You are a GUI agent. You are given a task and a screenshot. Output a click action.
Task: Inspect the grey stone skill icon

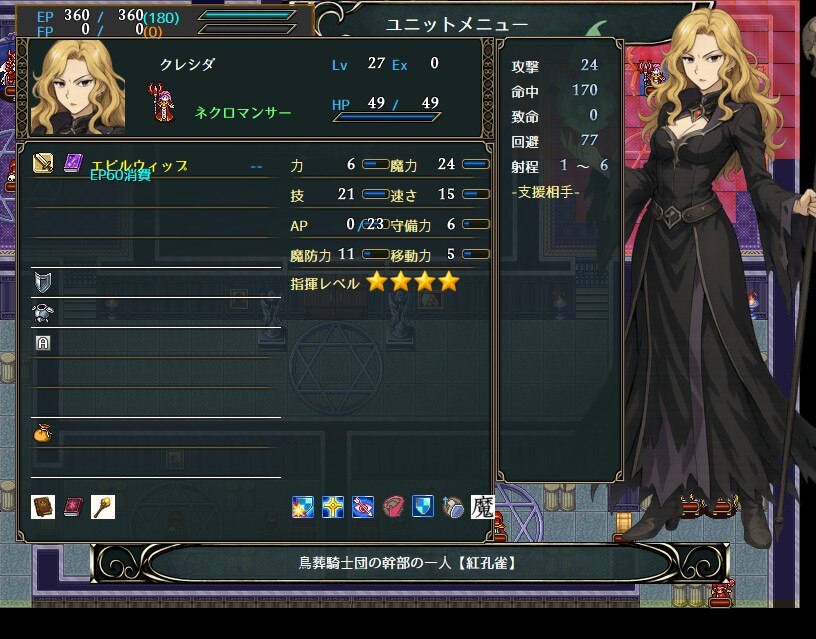(453, 507)
